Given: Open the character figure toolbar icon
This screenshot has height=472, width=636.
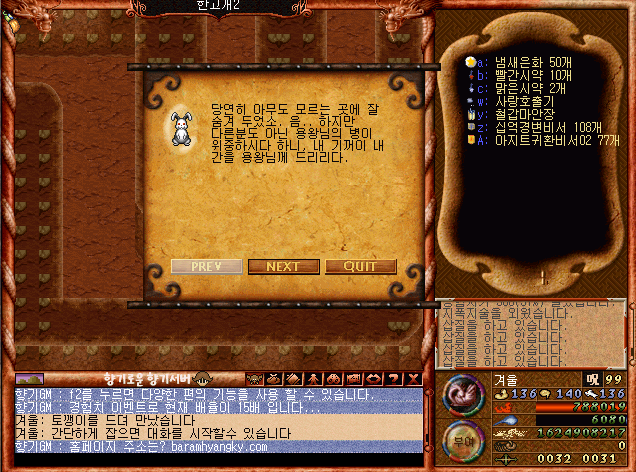Looking at the screenshot, I should [x=314, y=378].
